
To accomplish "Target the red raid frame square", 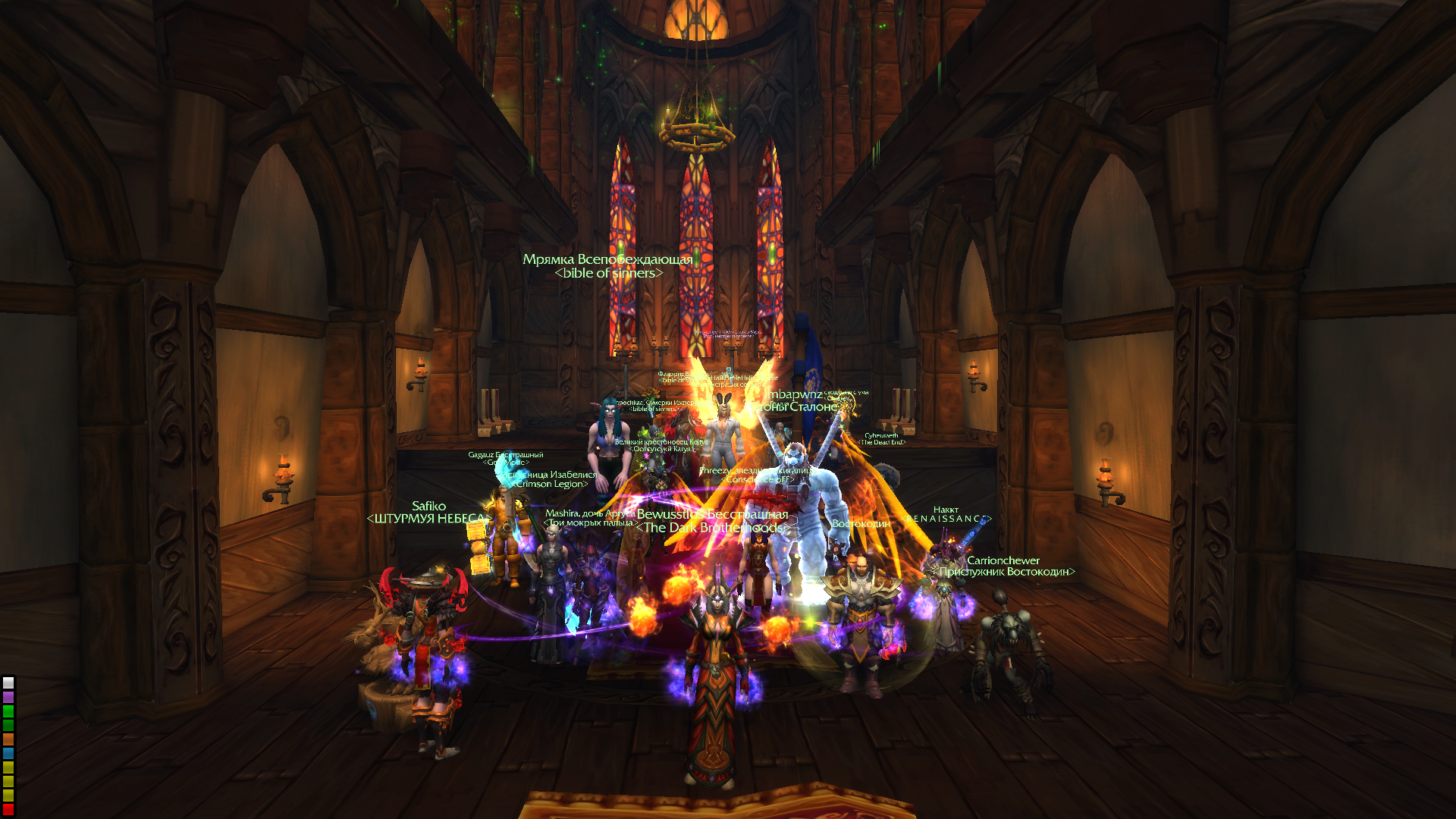I will [8, 810].
